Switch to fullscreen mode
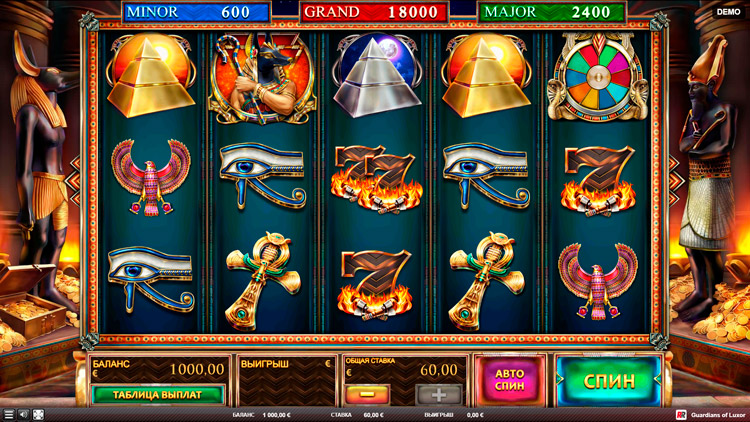Image resolution: width=750 pixels, height=422 pixels. 38,414
